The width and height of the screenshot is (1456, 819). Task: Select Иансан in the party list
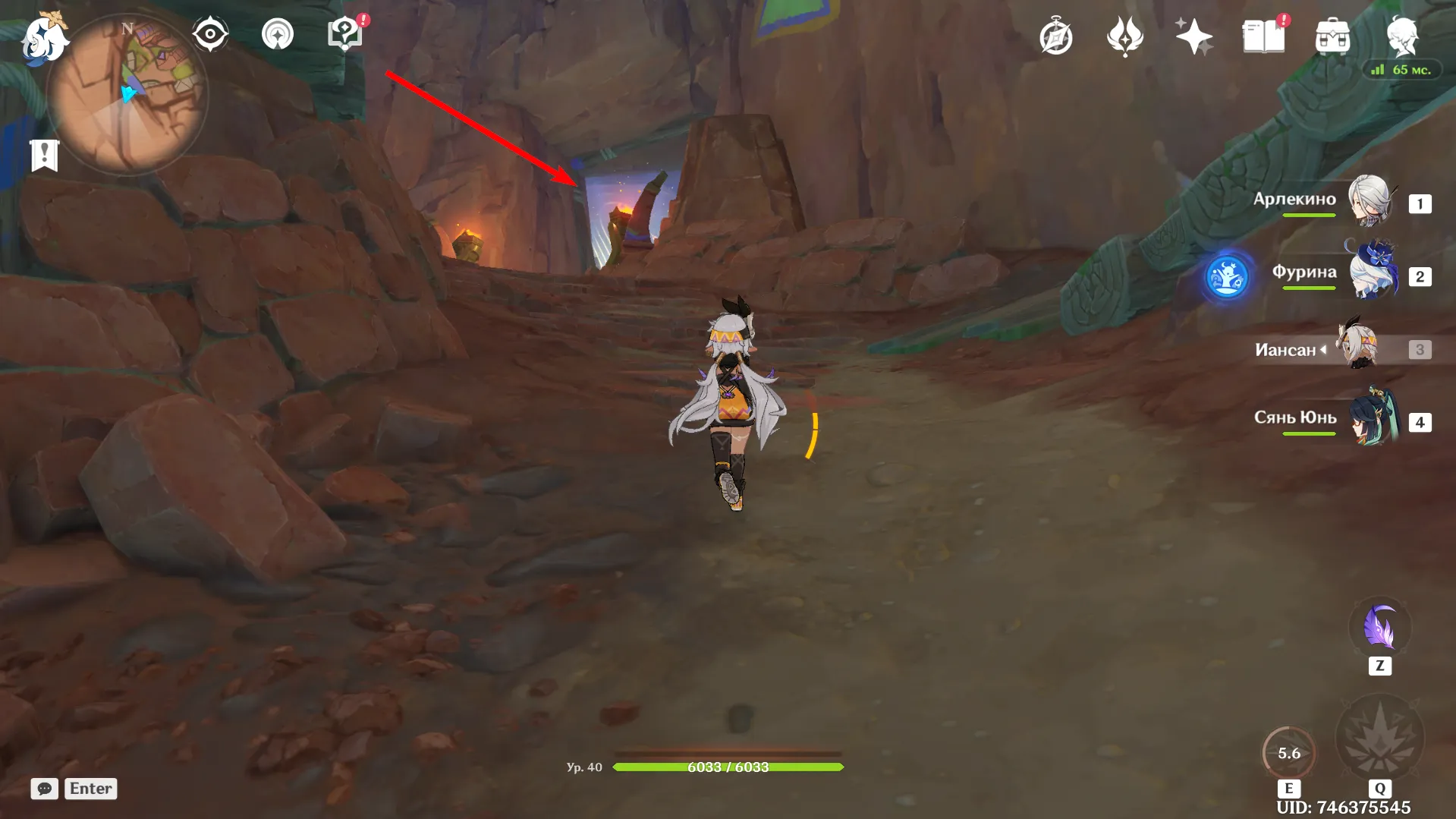click(1358, 348)
